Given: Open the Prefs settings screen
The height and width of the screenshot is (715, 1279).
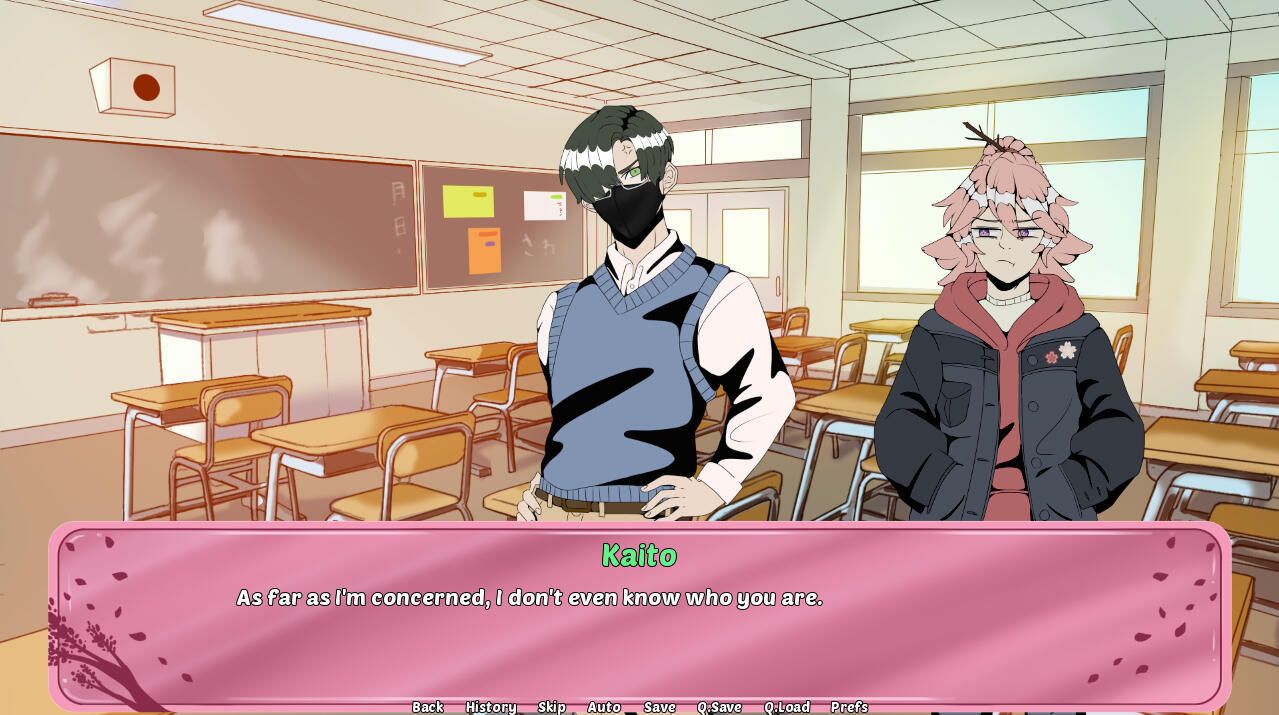Looking at the screenshot, I should point(849,707).
